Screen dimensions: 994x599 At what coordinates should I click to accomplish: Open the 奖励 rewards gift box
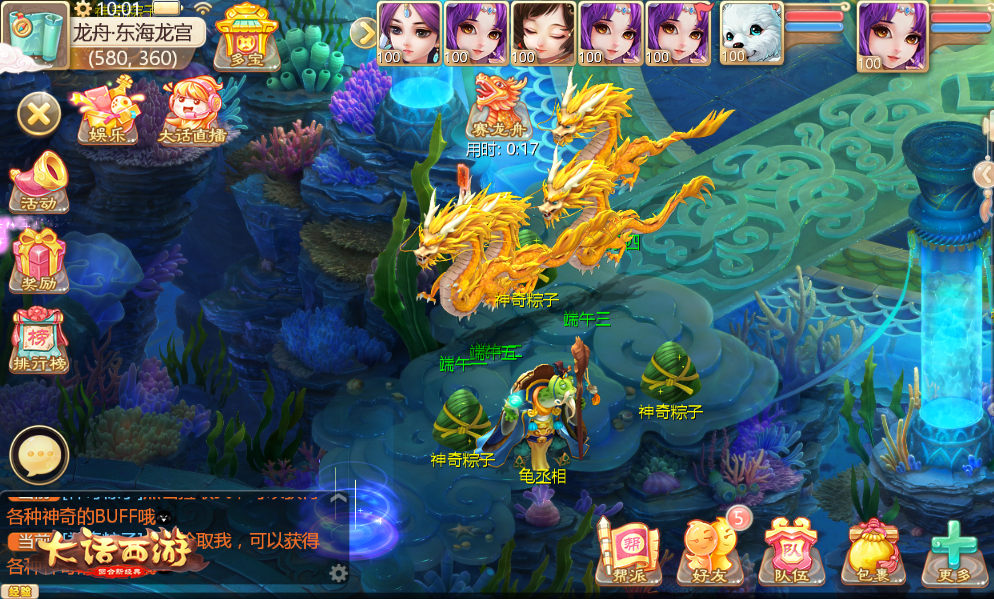(39, 260)
